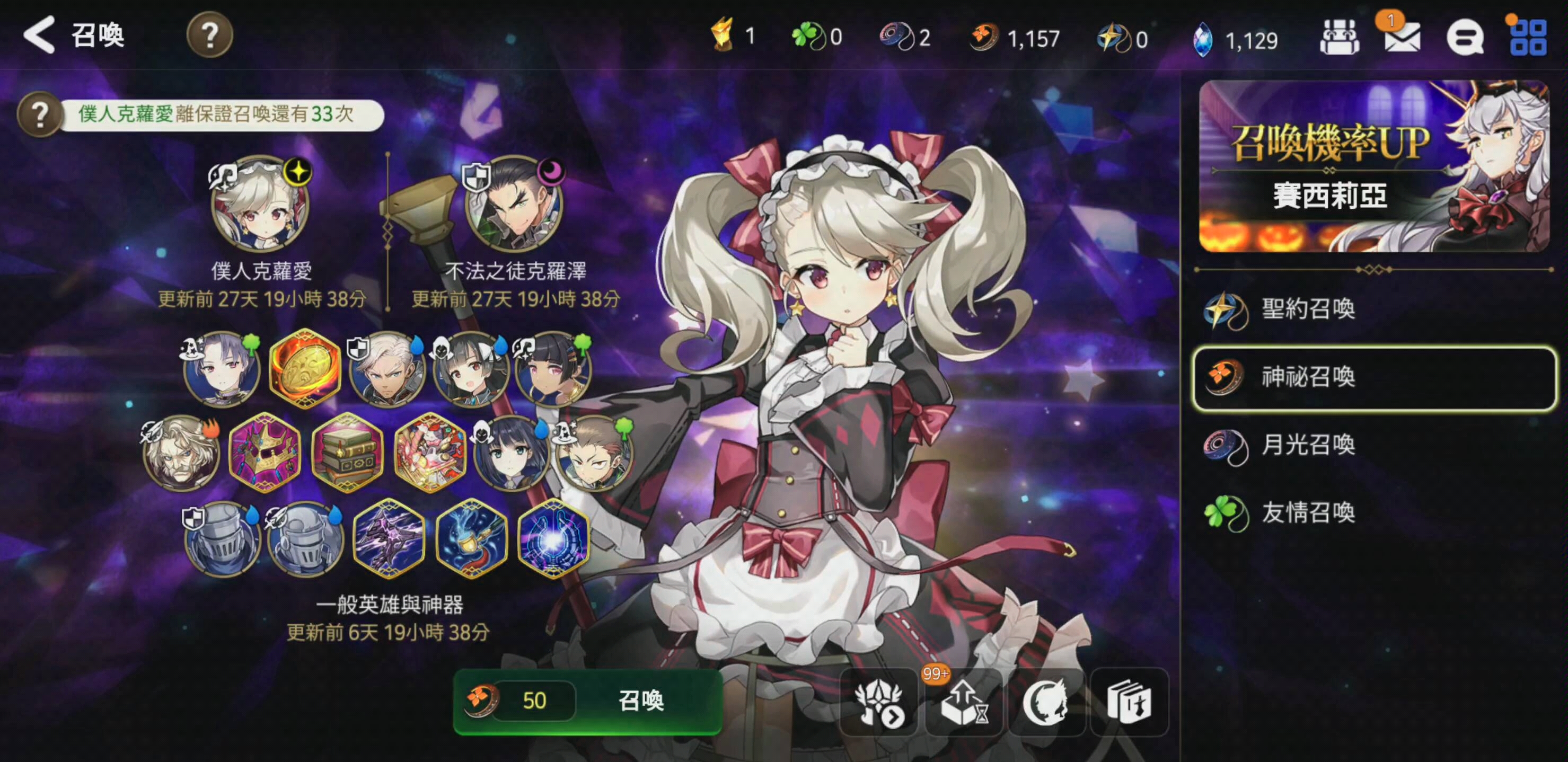Open the book collection icon at bottom
The image size is (1568, 762).
(1129, 702)
